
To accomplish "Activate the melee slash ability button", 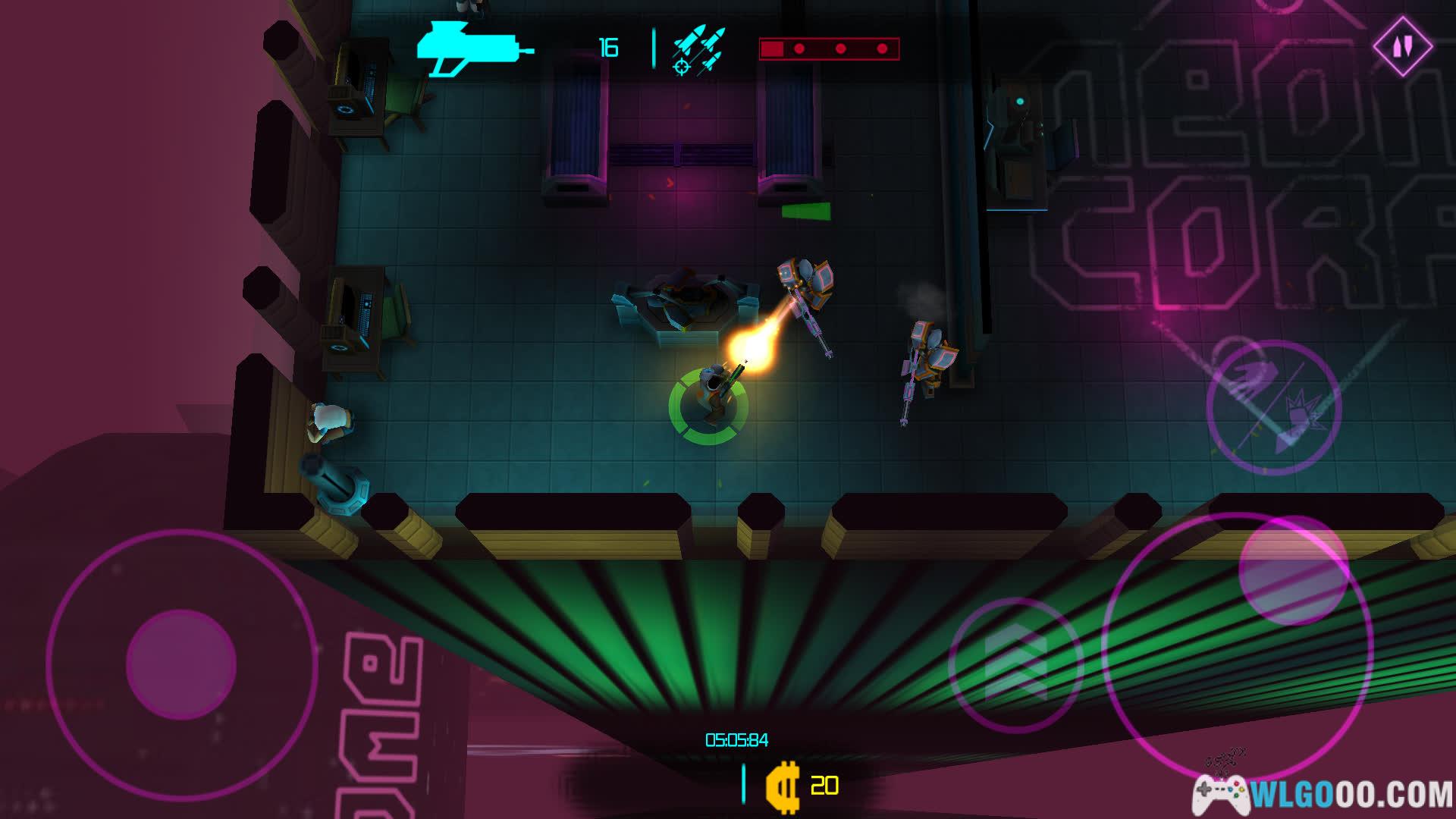I will pyautogui.click(x=1274, y=407).
